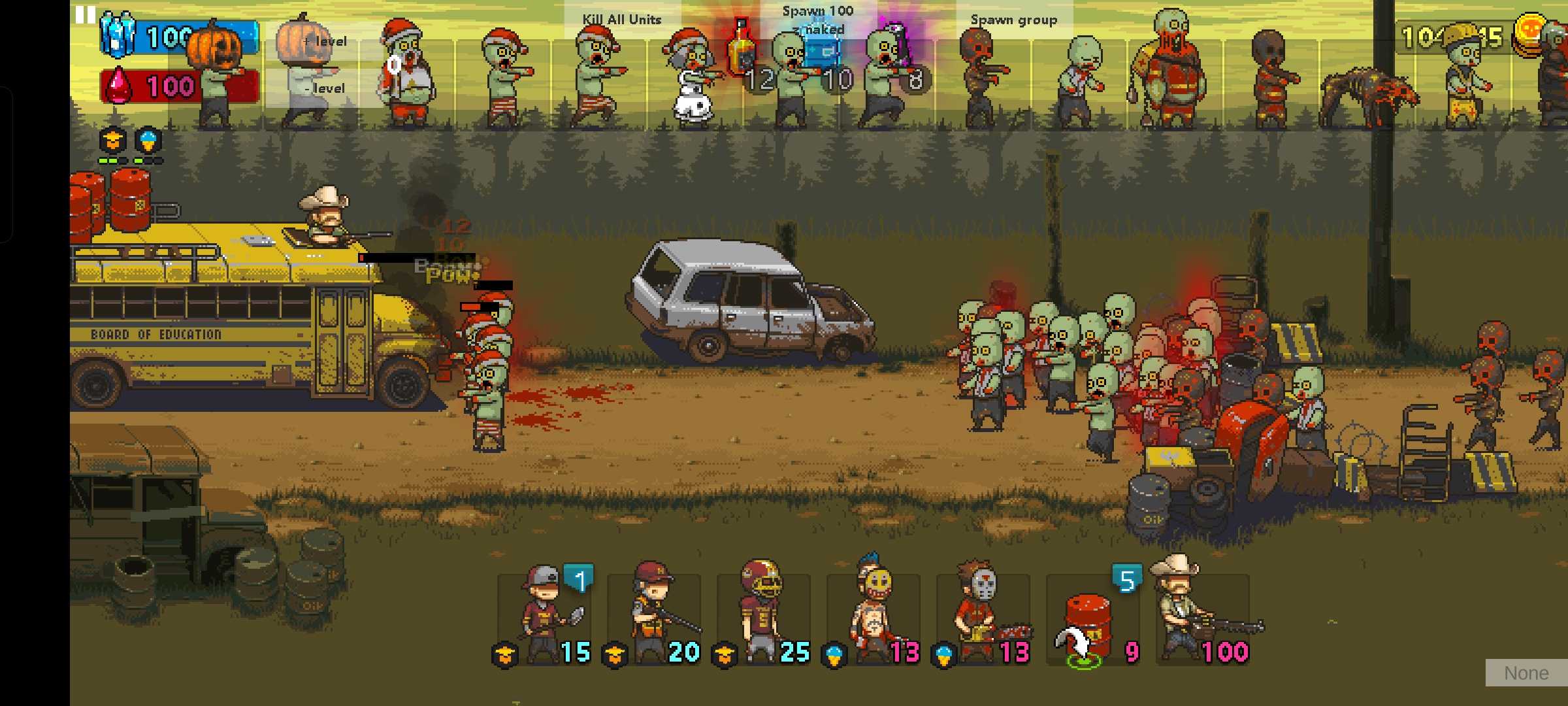
Task: Click the '+ level' debug button
Action: [x=325, y=41]
